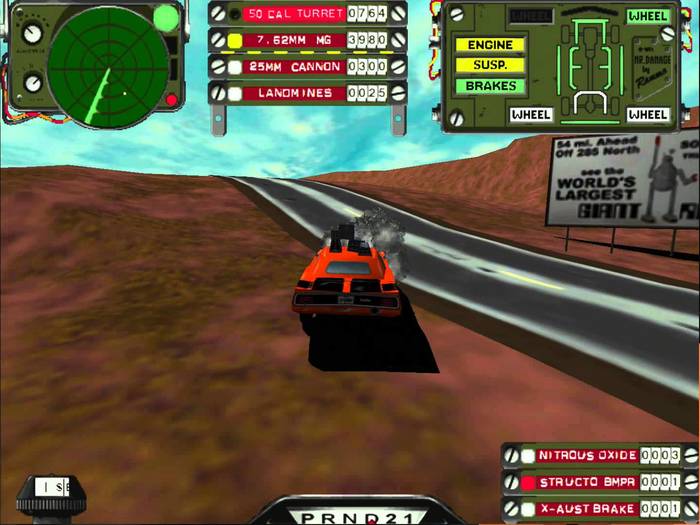Screen dimensions: 700x525
Task: Click the green radar display
Action: (107, 60)
